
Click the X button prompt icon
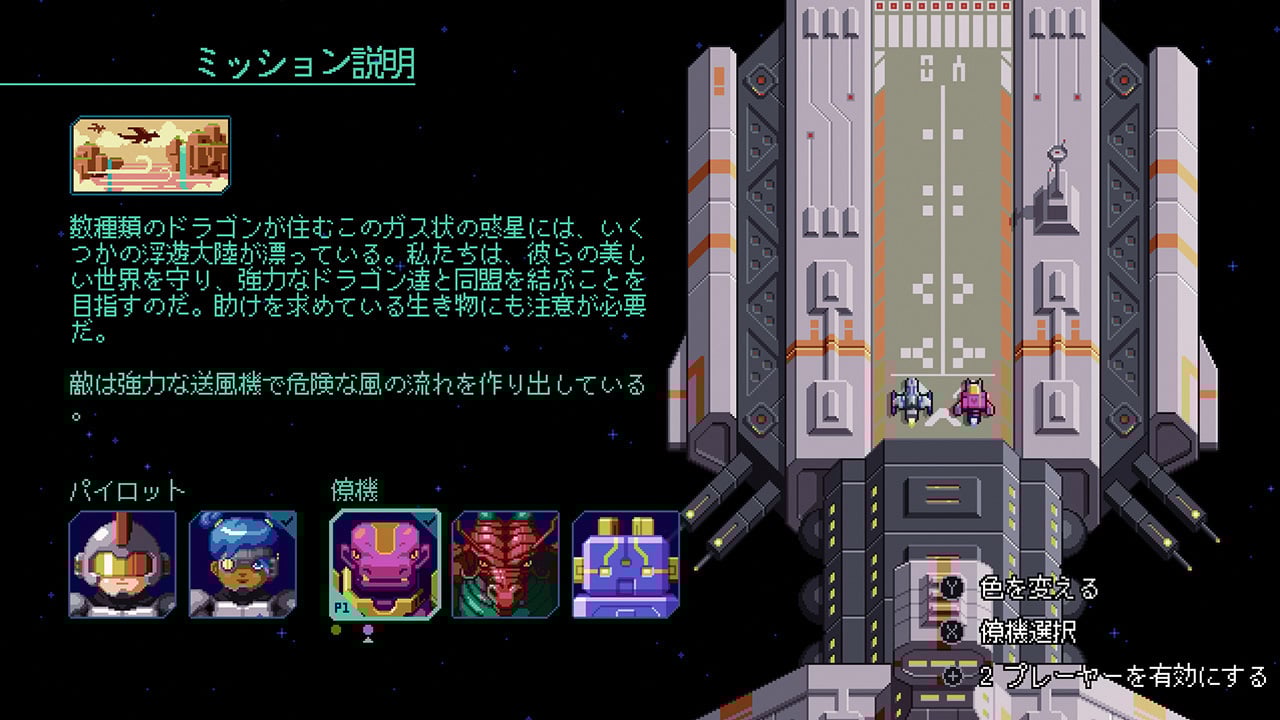click(x=953, y=632)
